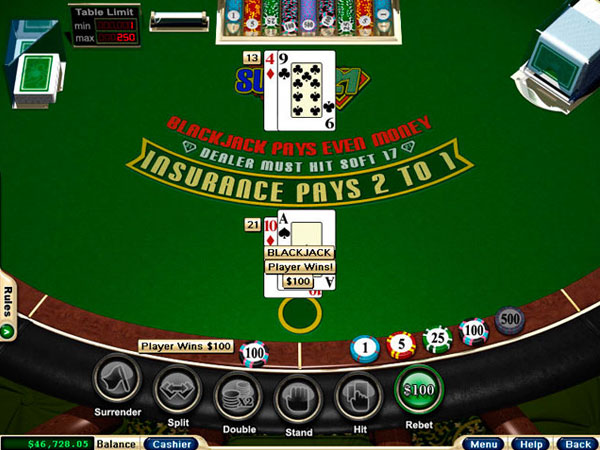Pick the $500 chip
Viewport: 600px width, 450px height.
(509, 320)
